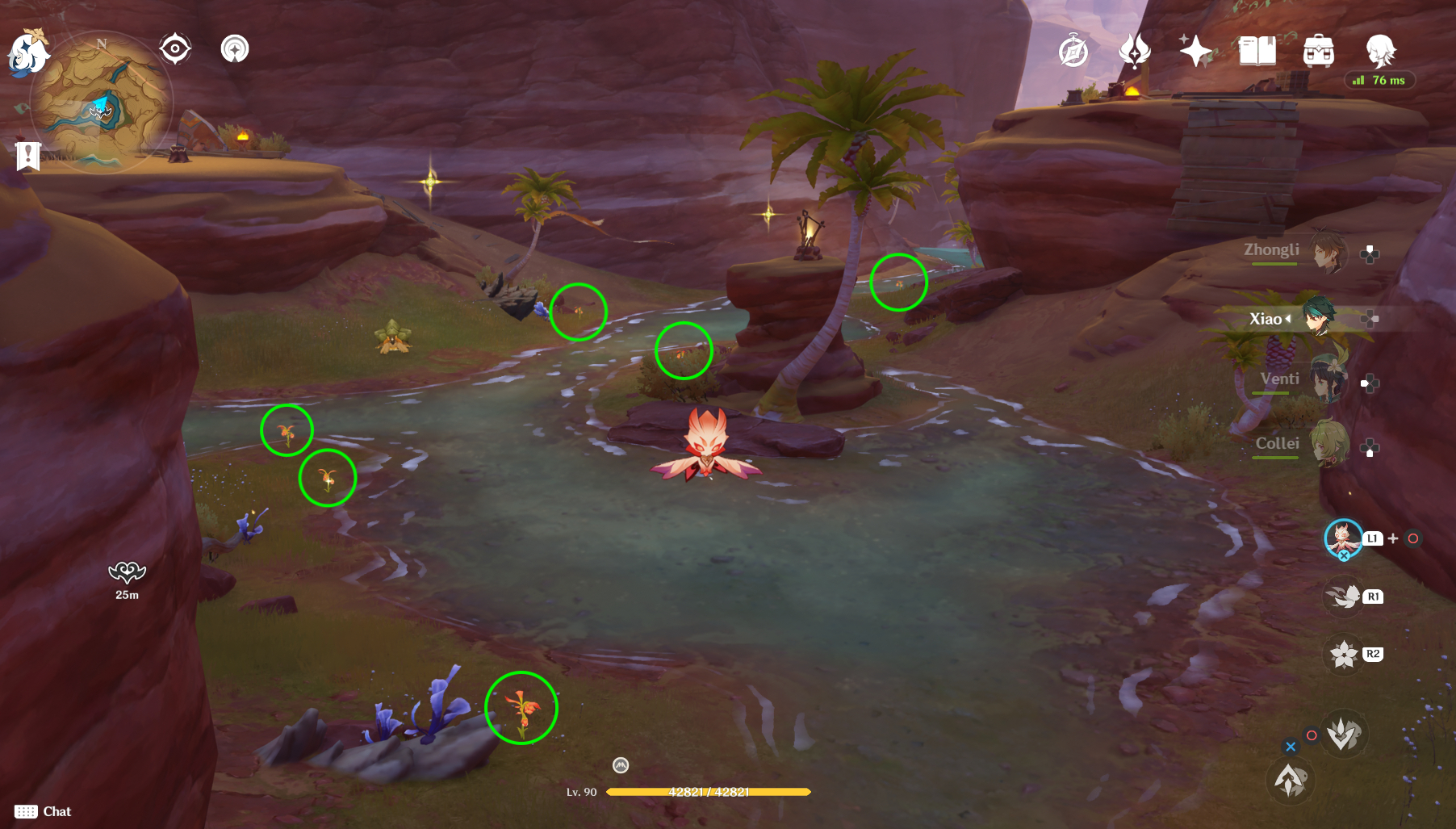The image size is (1456, 829).
Task: Open the Adventurer Handbook book icon
Action: pos(1259,50)
